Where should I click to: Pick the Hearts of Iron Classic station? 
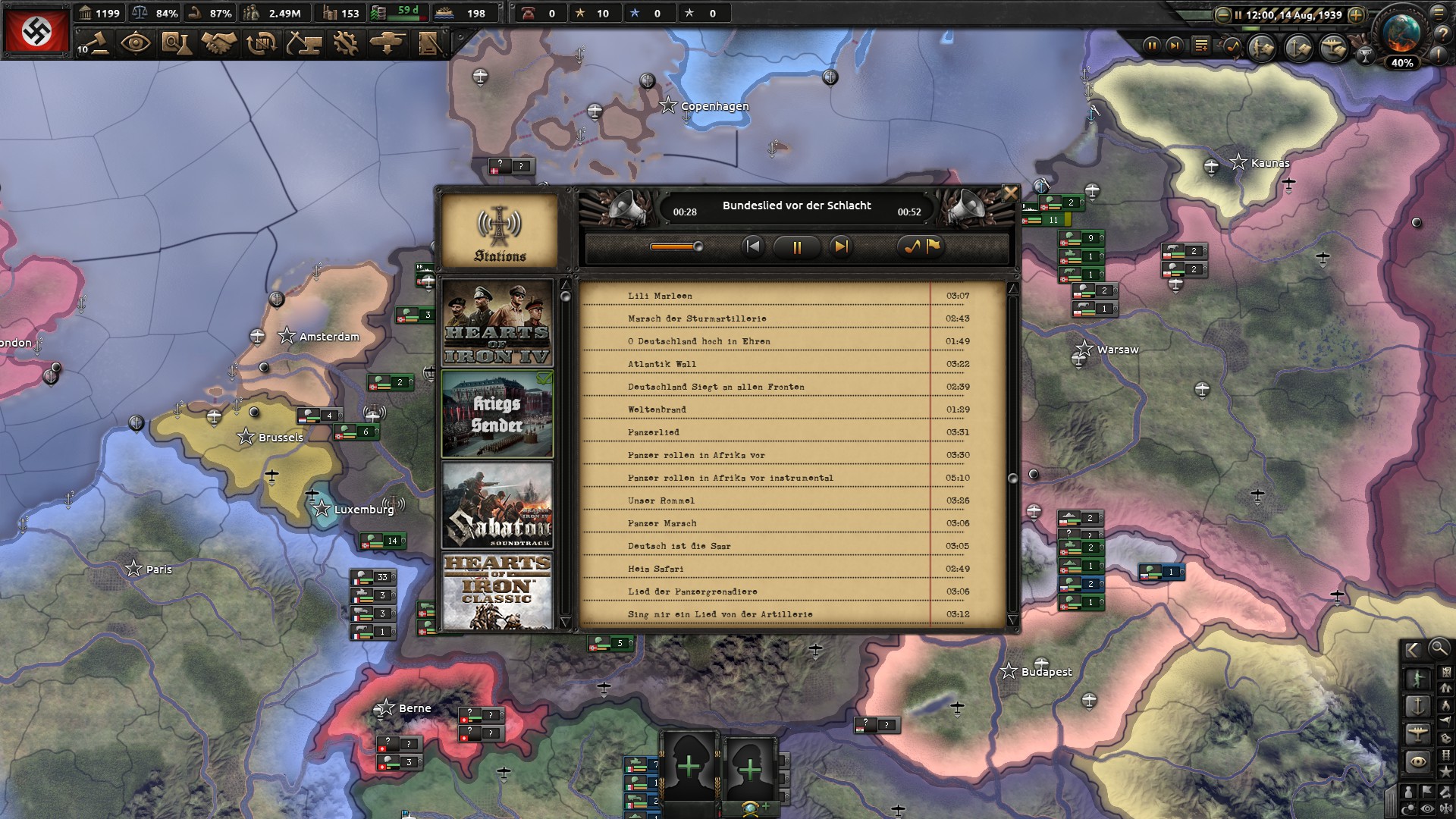click(497, 591)
